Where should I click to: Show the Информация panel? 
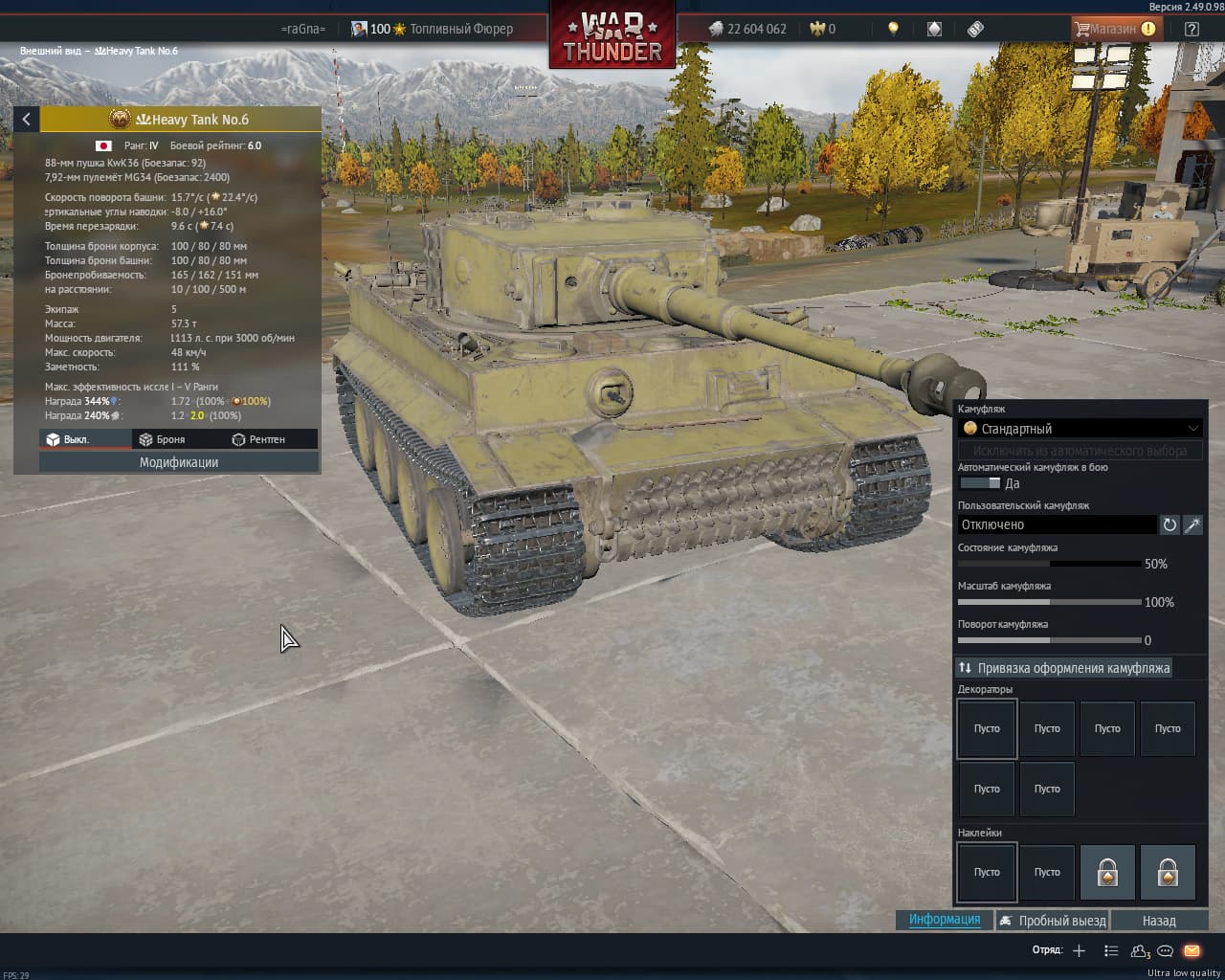(945, 920)
